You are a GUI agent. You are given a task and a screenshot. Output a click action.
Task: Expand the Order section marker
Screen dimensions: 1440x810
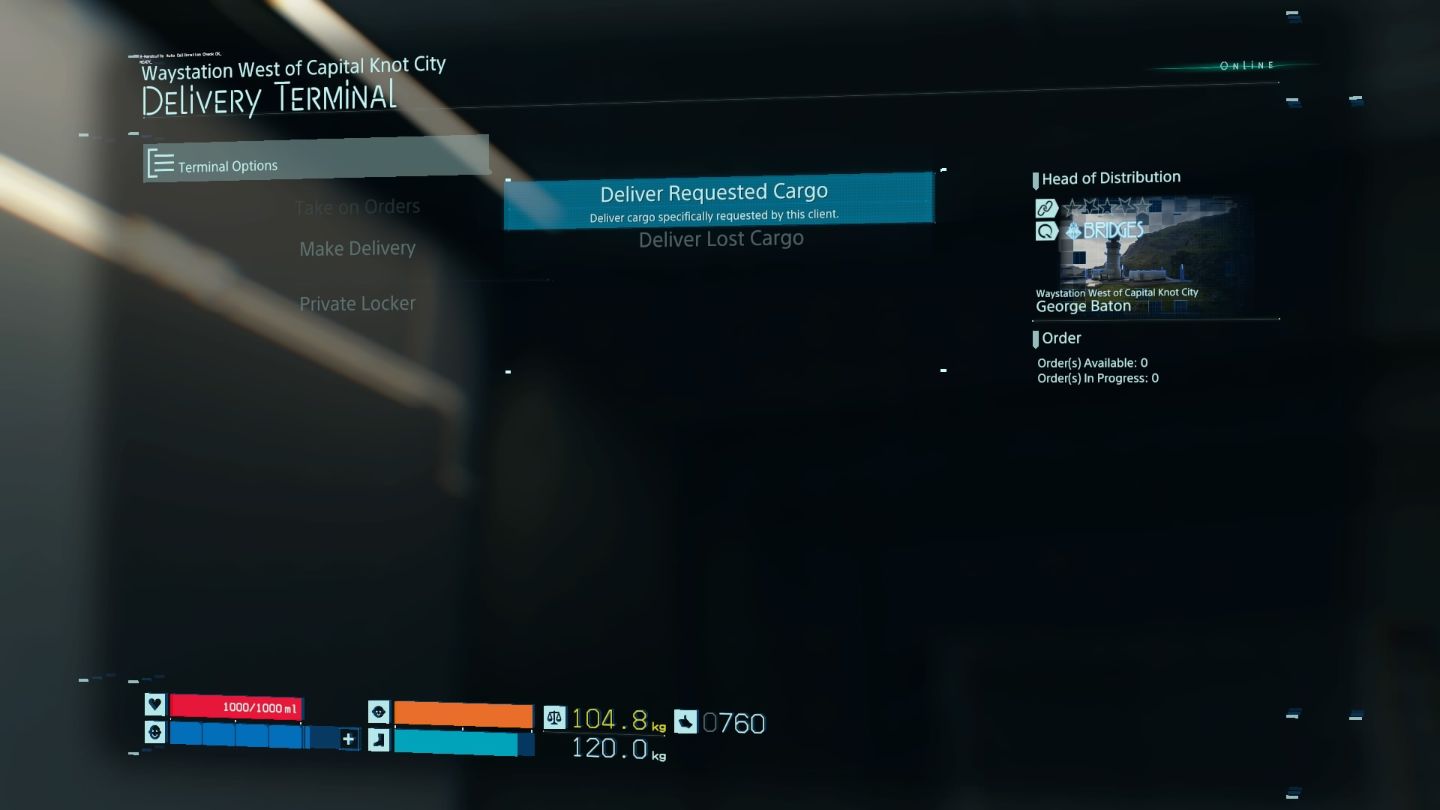tap(1037, 338)
